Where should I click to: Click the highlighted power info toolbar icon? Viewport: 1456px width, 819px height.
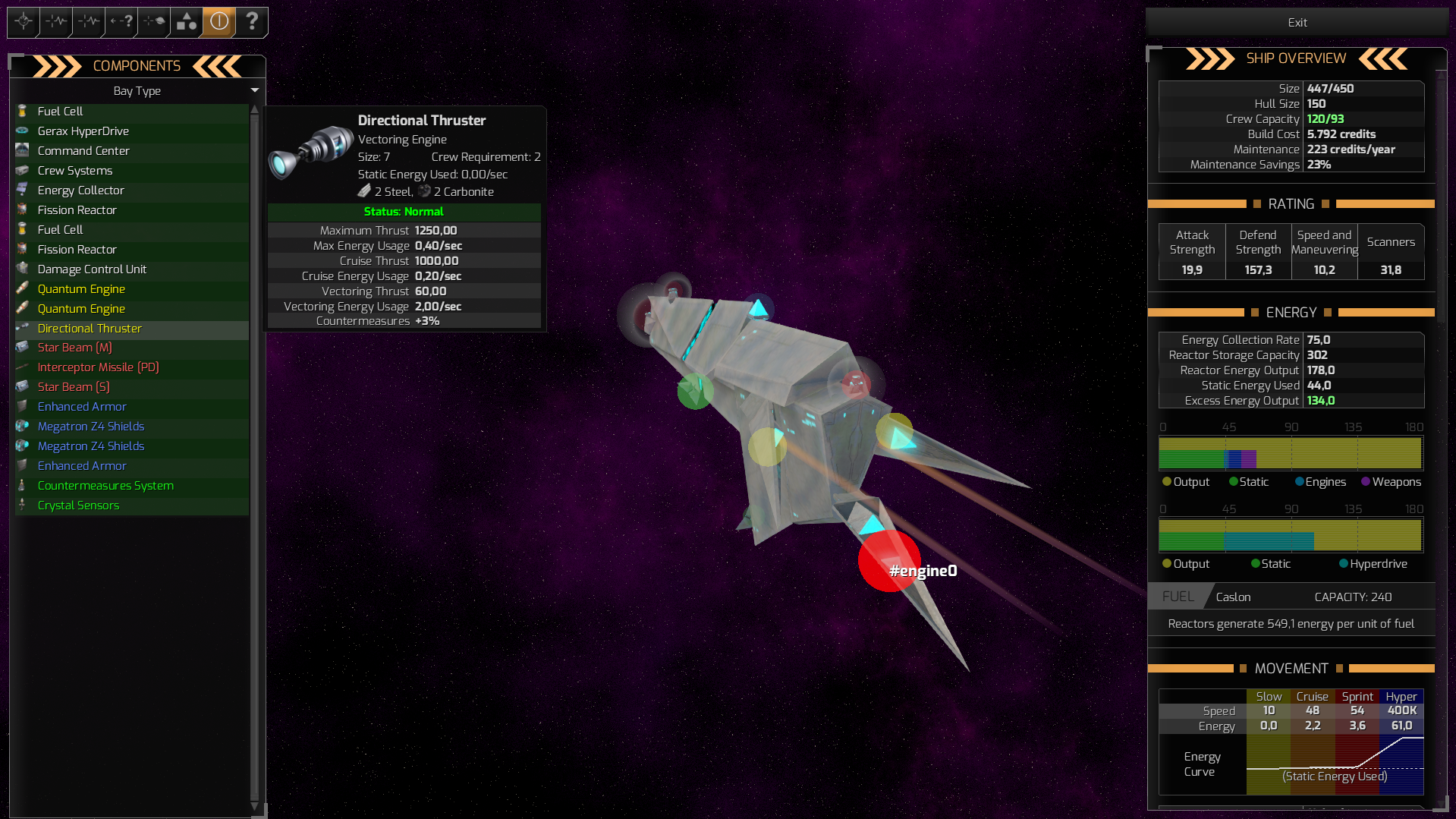(218, 22)
